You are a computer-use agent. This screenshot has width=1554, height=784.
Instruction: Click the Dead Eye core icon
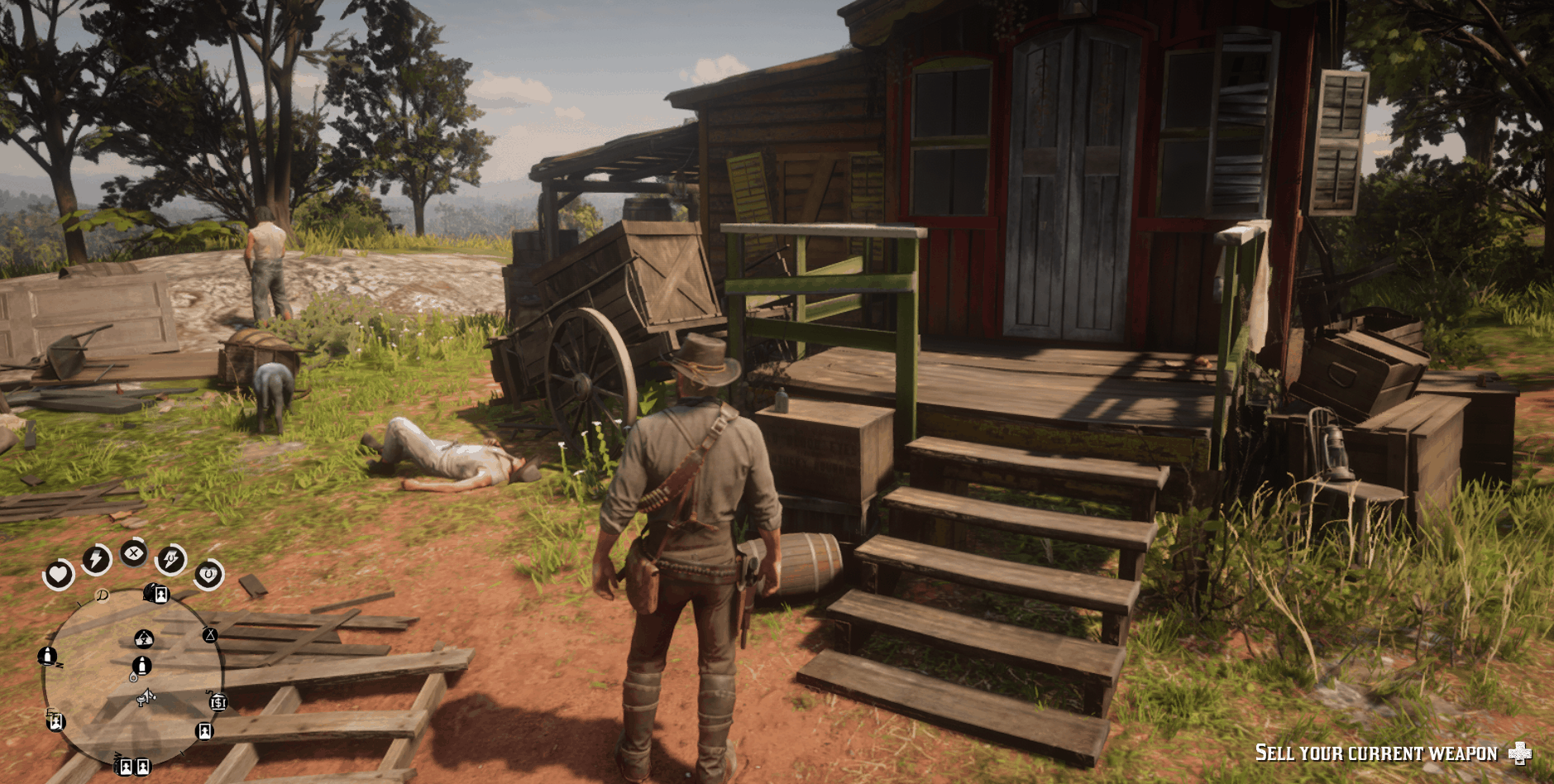134,552
